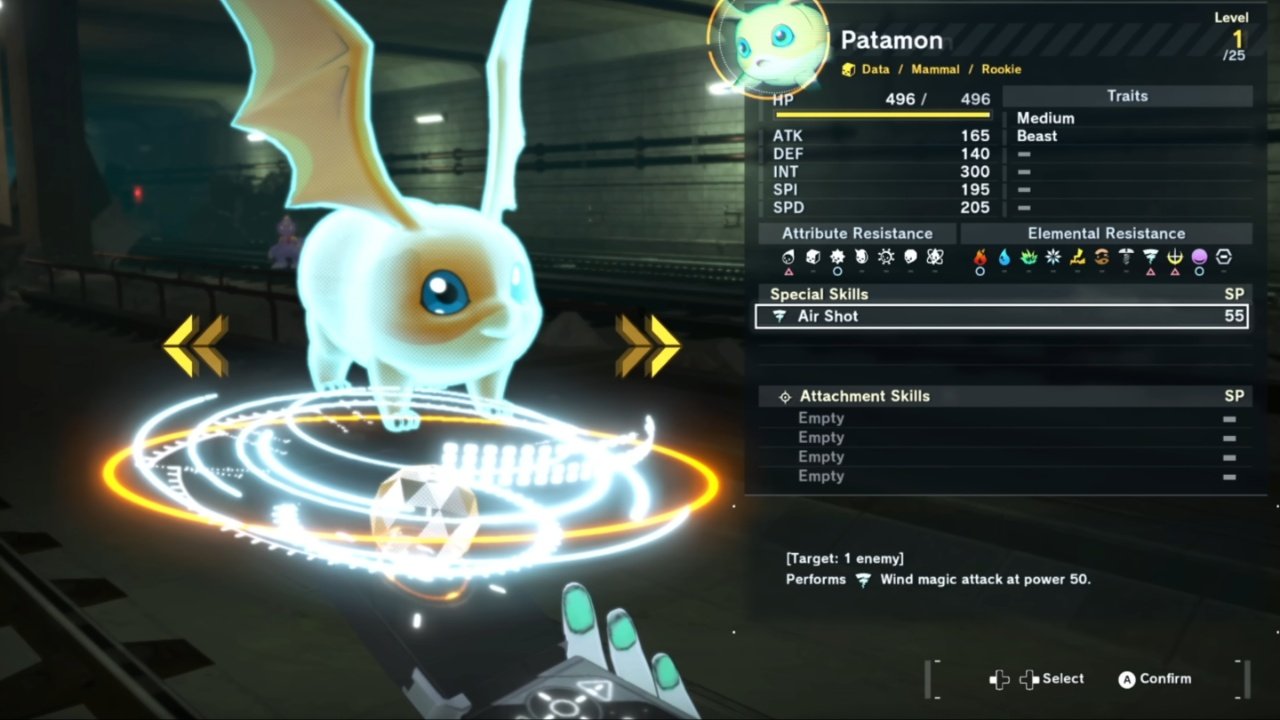Switch to the Elemental Resistance section
This screenshot has height=720, width=1280.
[x=1106, y=232]
